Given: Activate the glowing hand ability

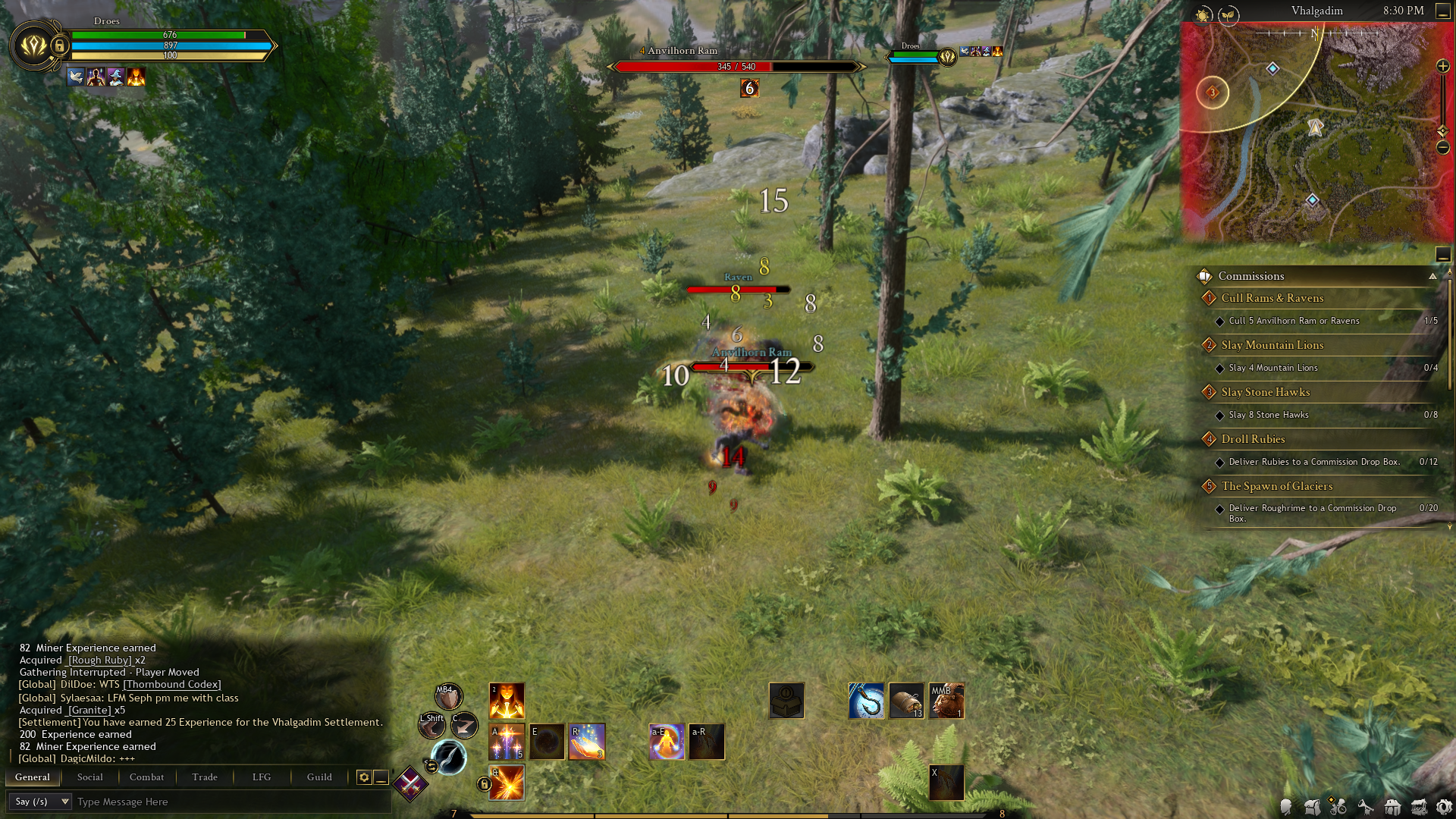Looking at the screenshot, I should (587, 742).
